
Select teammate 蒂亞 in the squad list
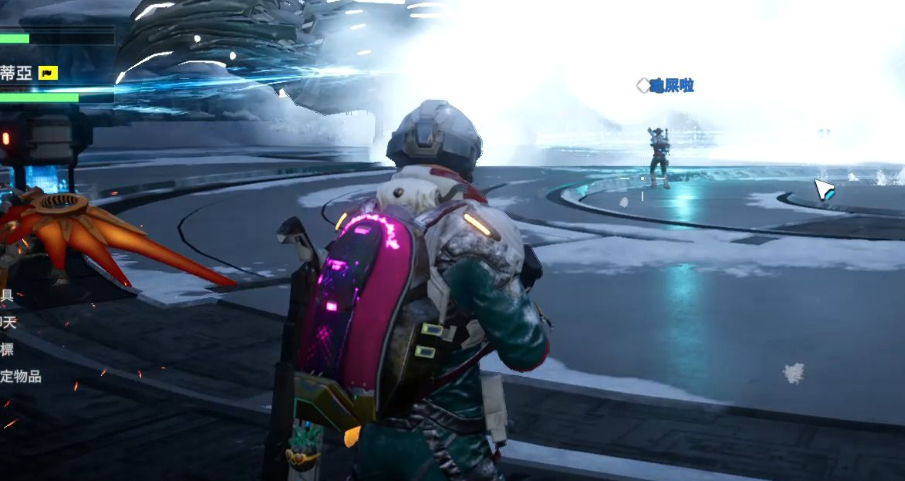(x=16, y=73)
